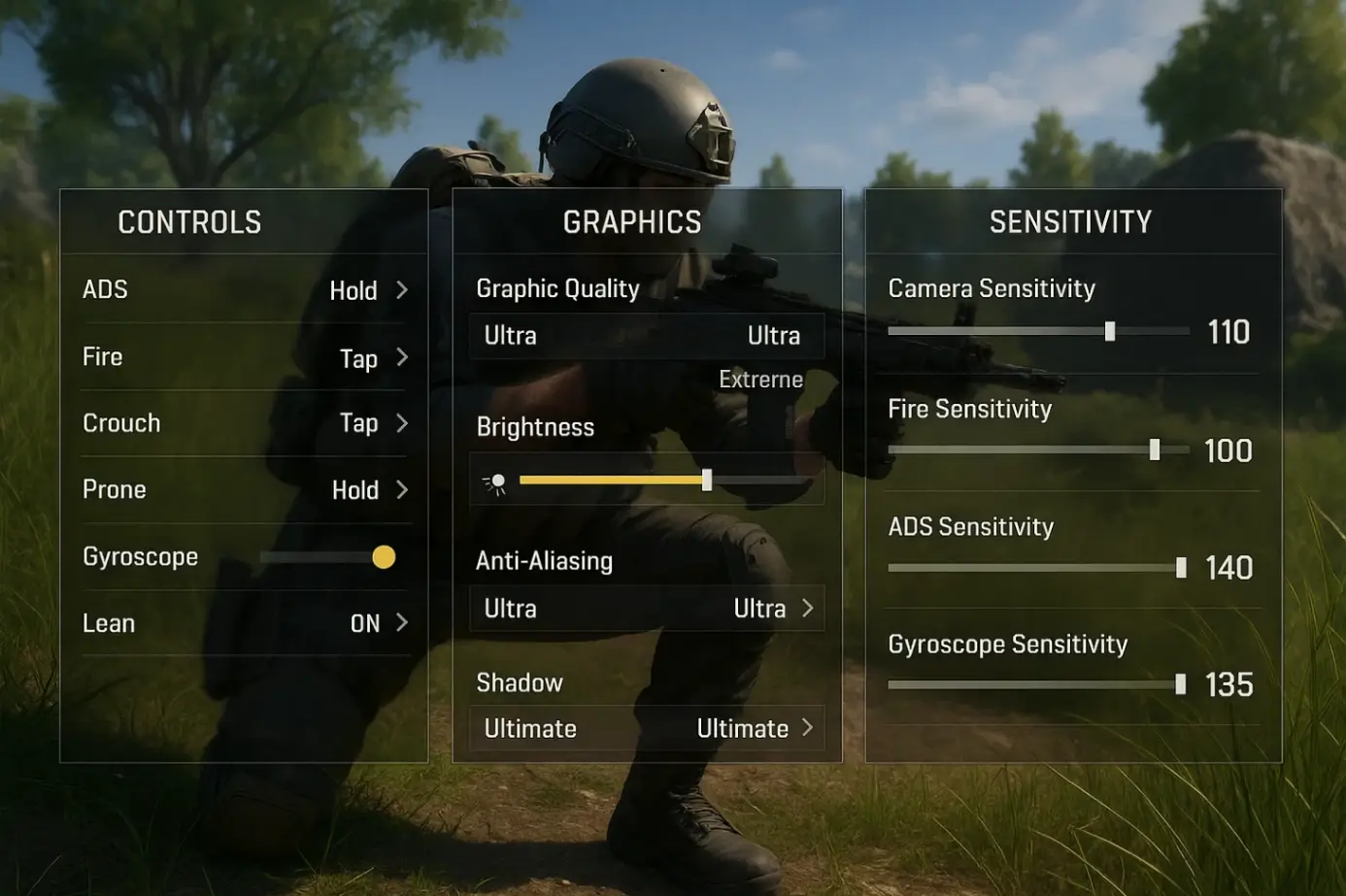The width and height of the screenshot is (1346, 896).
Task: Click the Gyroscope Sensitivity slider handle
Action: (1180, 685)
